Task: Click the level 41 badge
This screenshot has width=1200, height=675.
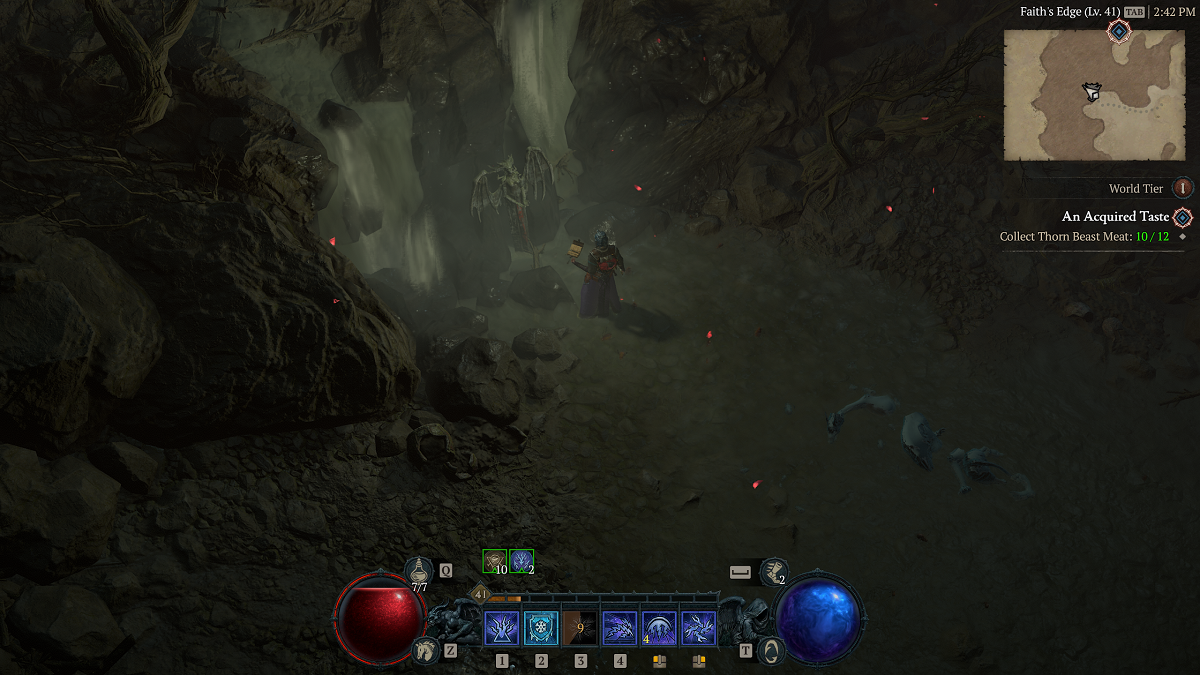Action: (480, 594)
